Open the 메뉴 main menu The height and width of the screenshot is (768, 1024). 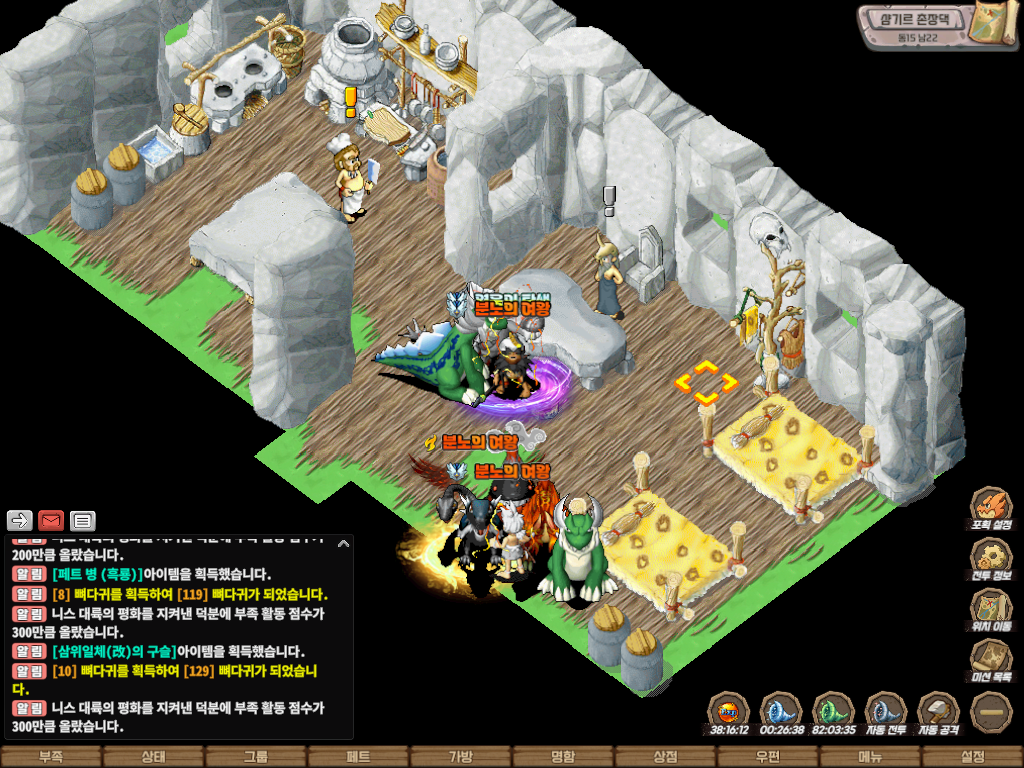point(870,757)
